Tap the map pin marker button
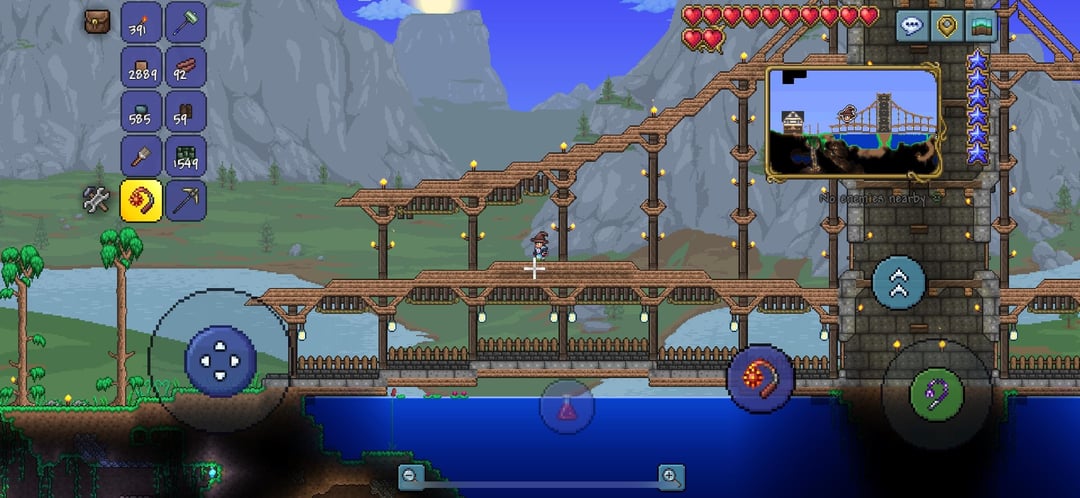Image resolution: width=1080 pixels, height=498 pixels. 946,26
